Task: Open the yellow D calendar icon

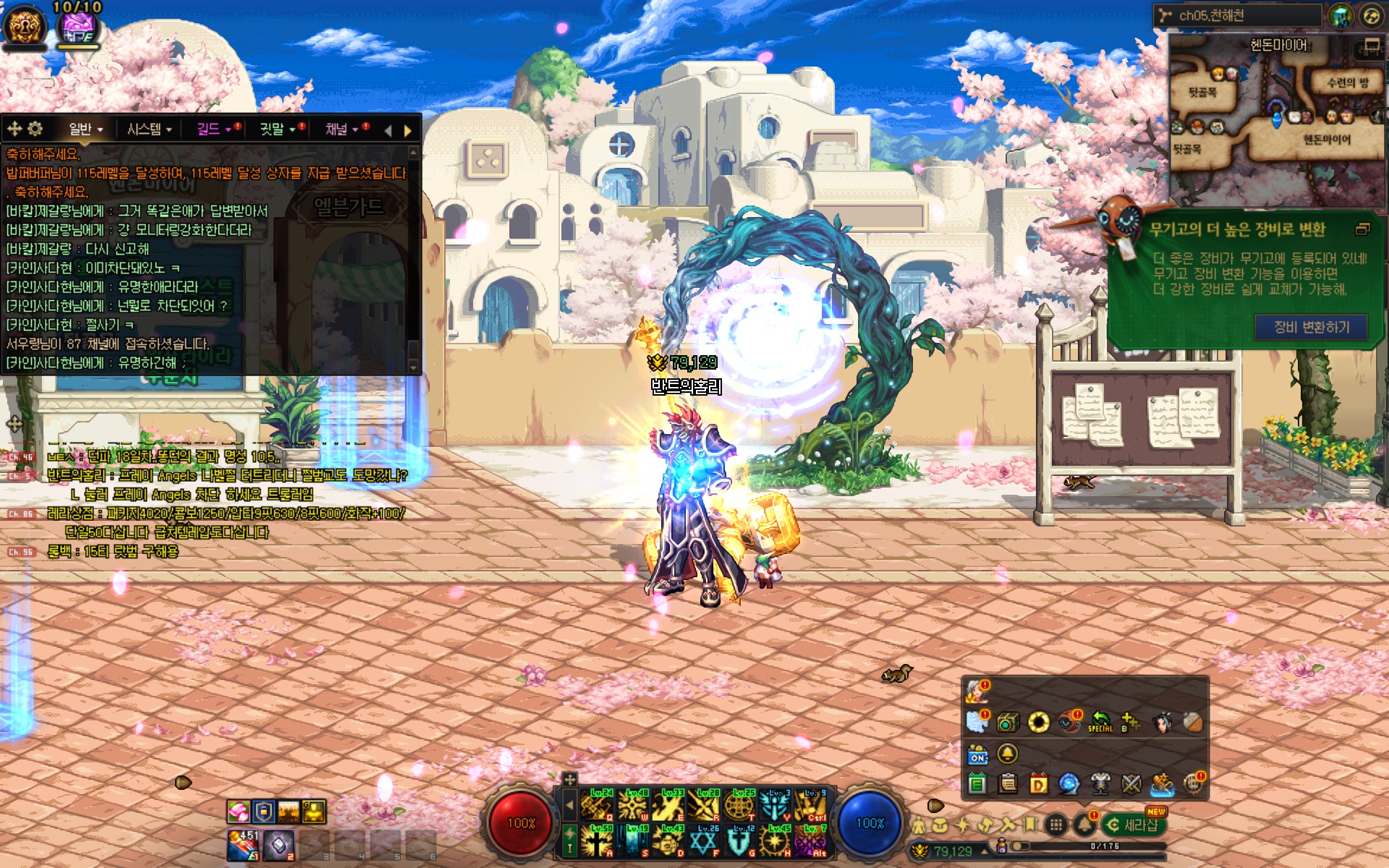Action: click(x=1039, y=783)
